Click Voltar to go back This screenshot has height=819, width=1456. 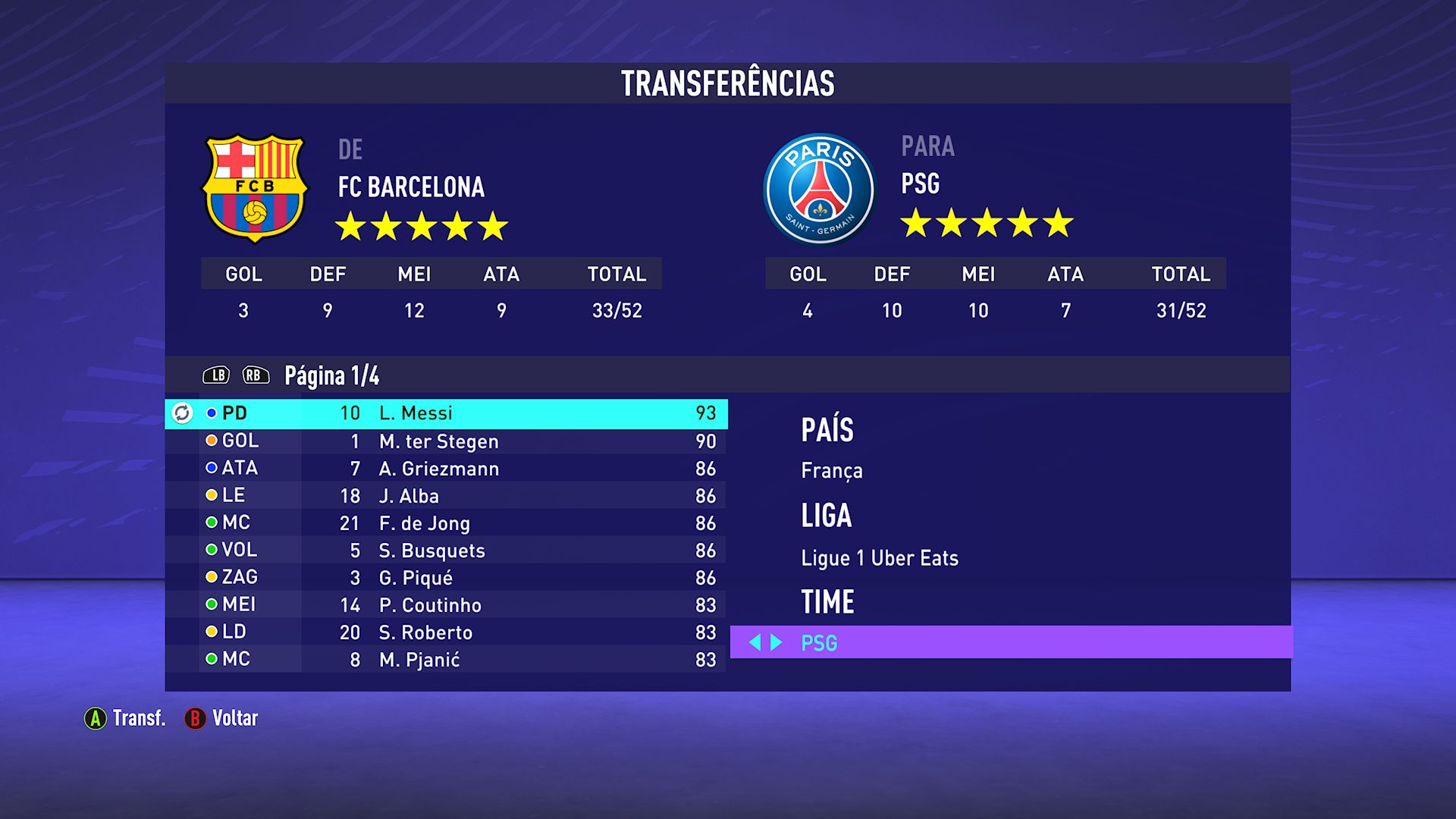click(x=235, y=718)
